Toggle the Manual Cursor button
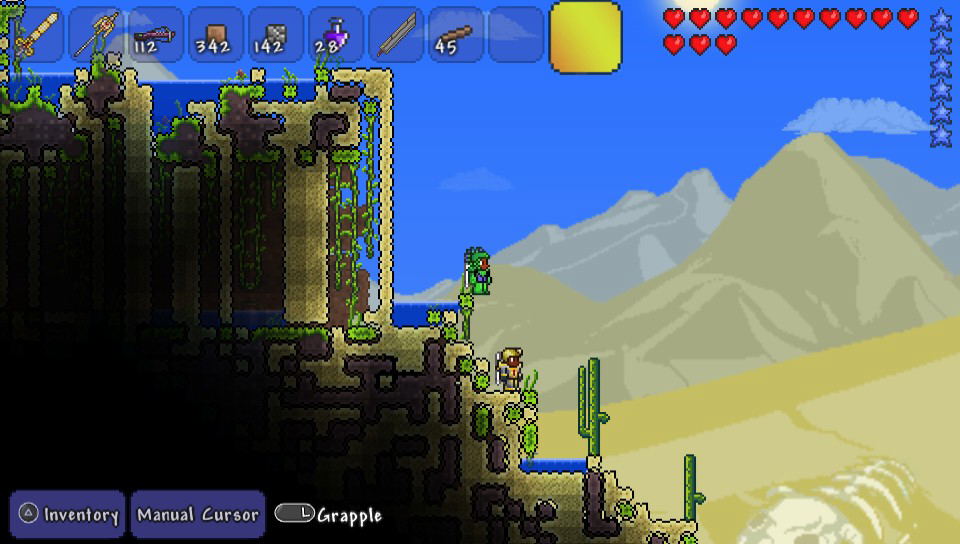The height and width of the screenshot is (544, 960). (198, 515)
